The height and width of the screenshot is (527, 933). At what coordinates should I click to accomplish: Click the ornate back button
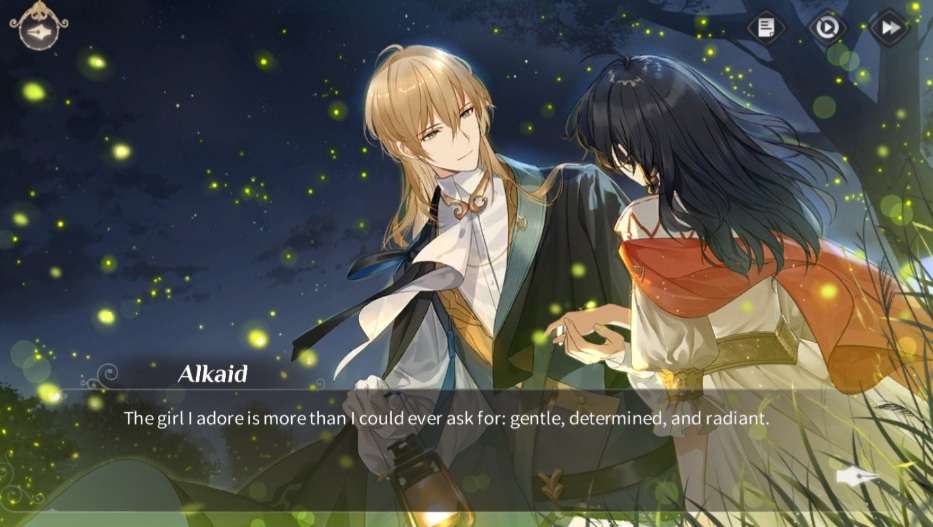[x=39, y=29]
